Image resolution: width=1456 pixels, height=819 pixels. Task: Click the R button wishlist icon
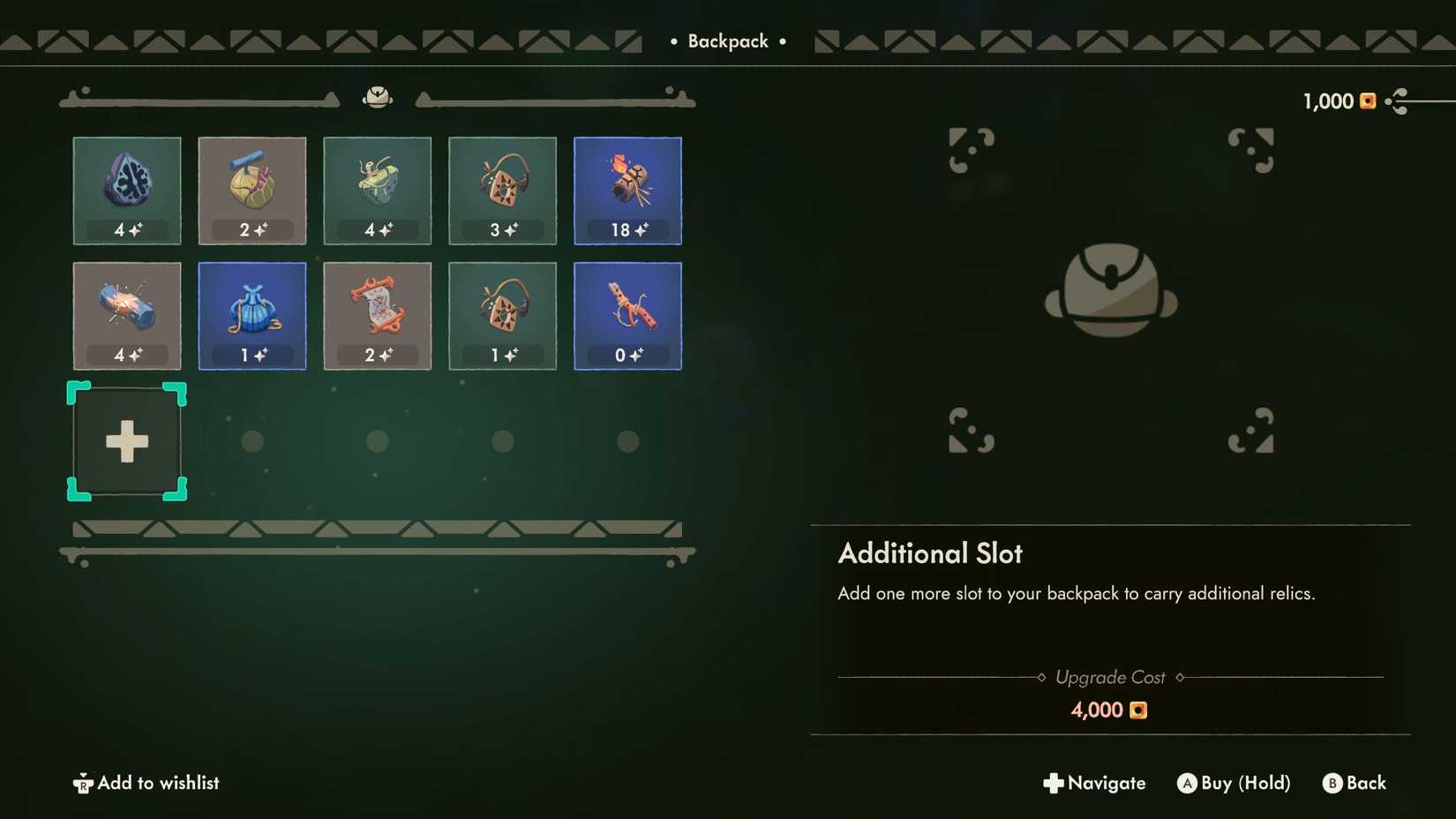[x=82, y=783]
